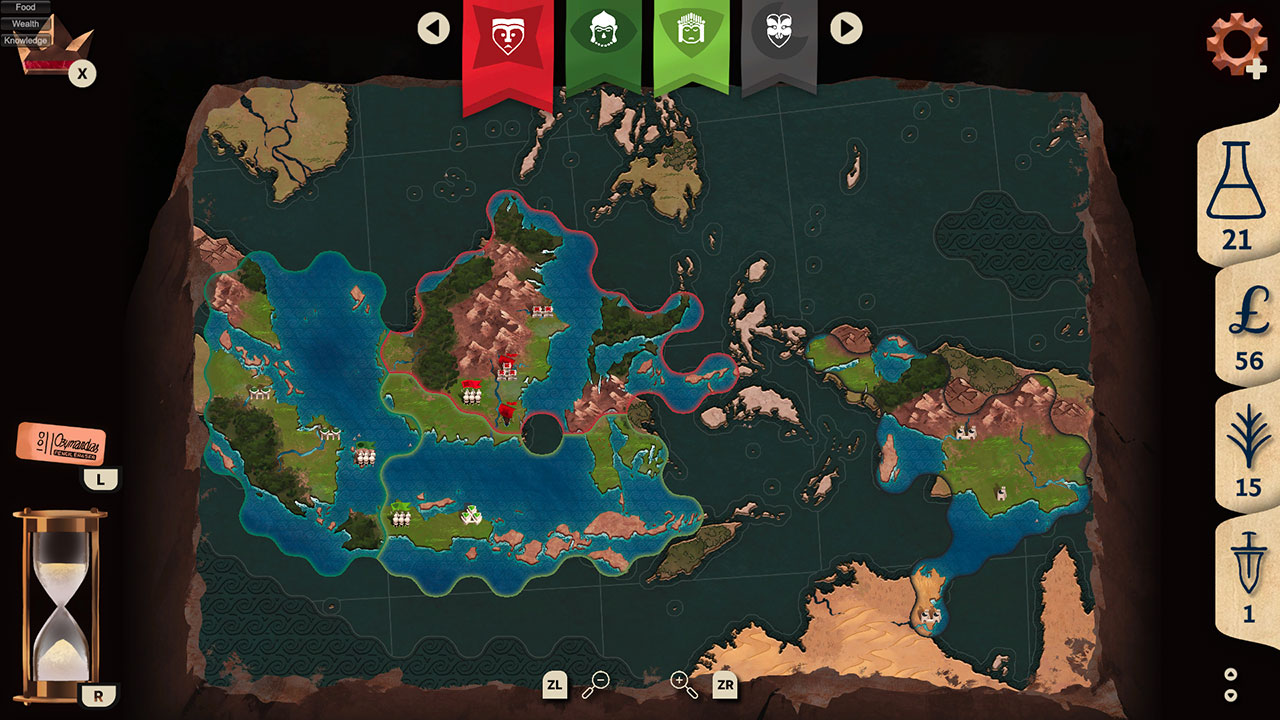This screenshot has width=1280, height=720.
Task: Toggle the Food map overlay
Action: pos(24,8)
